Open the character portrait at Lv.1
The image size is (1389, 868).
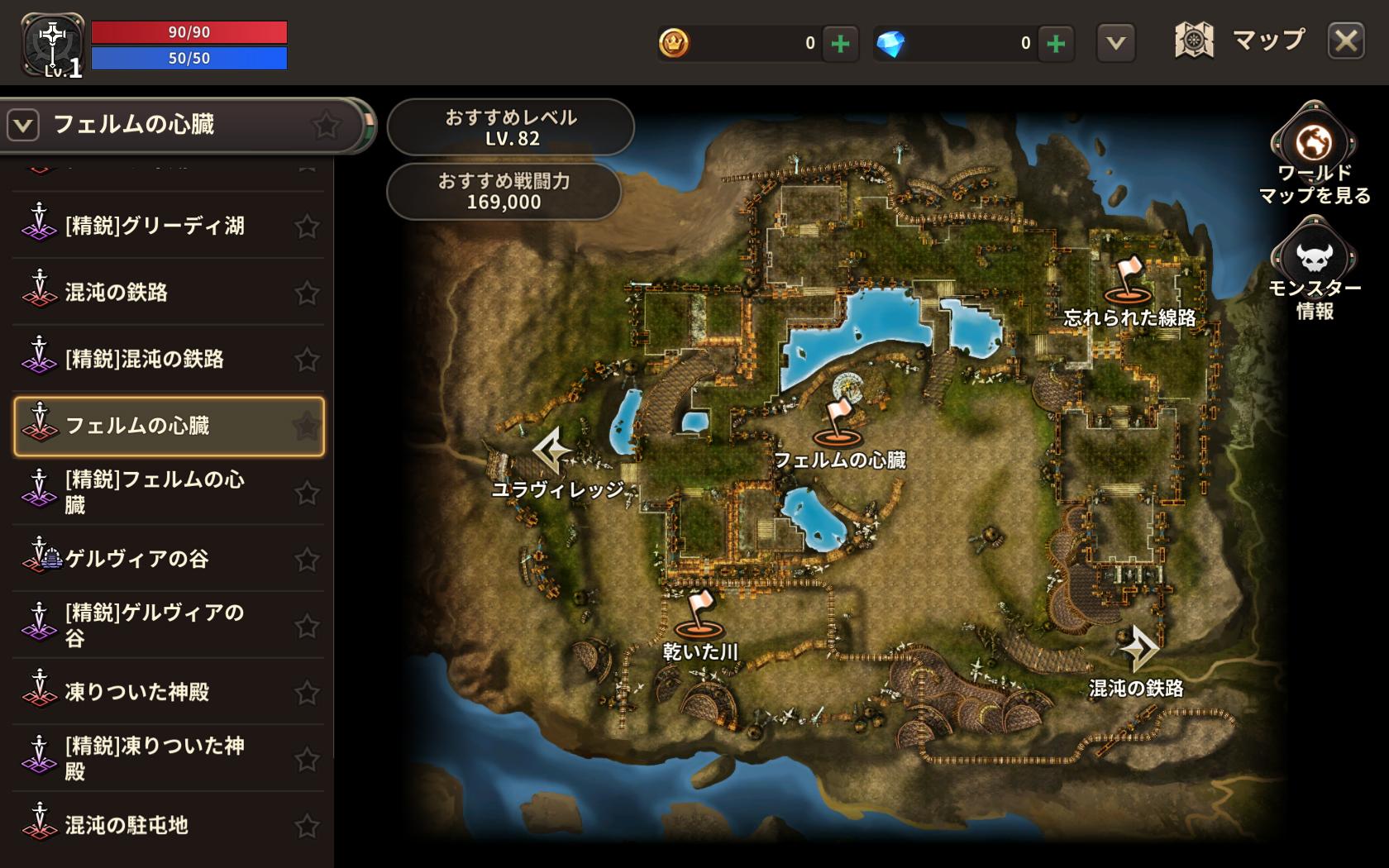(51, 45)
